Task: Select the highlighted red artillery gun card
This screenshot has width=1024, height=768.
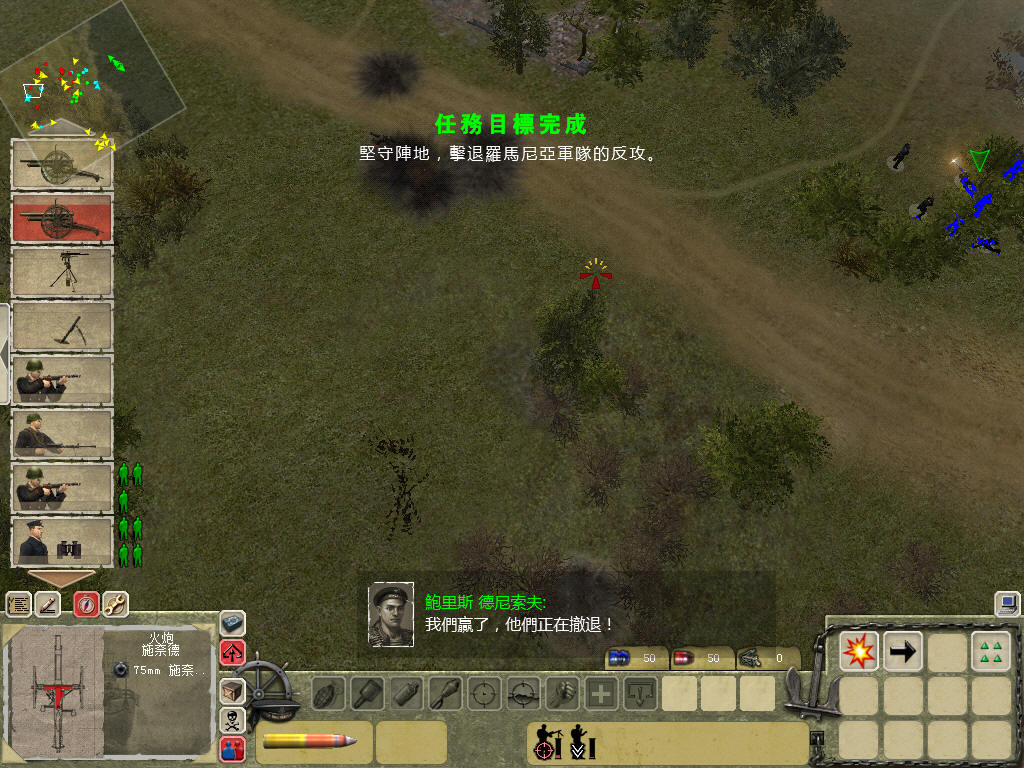Action: [62, 218]
